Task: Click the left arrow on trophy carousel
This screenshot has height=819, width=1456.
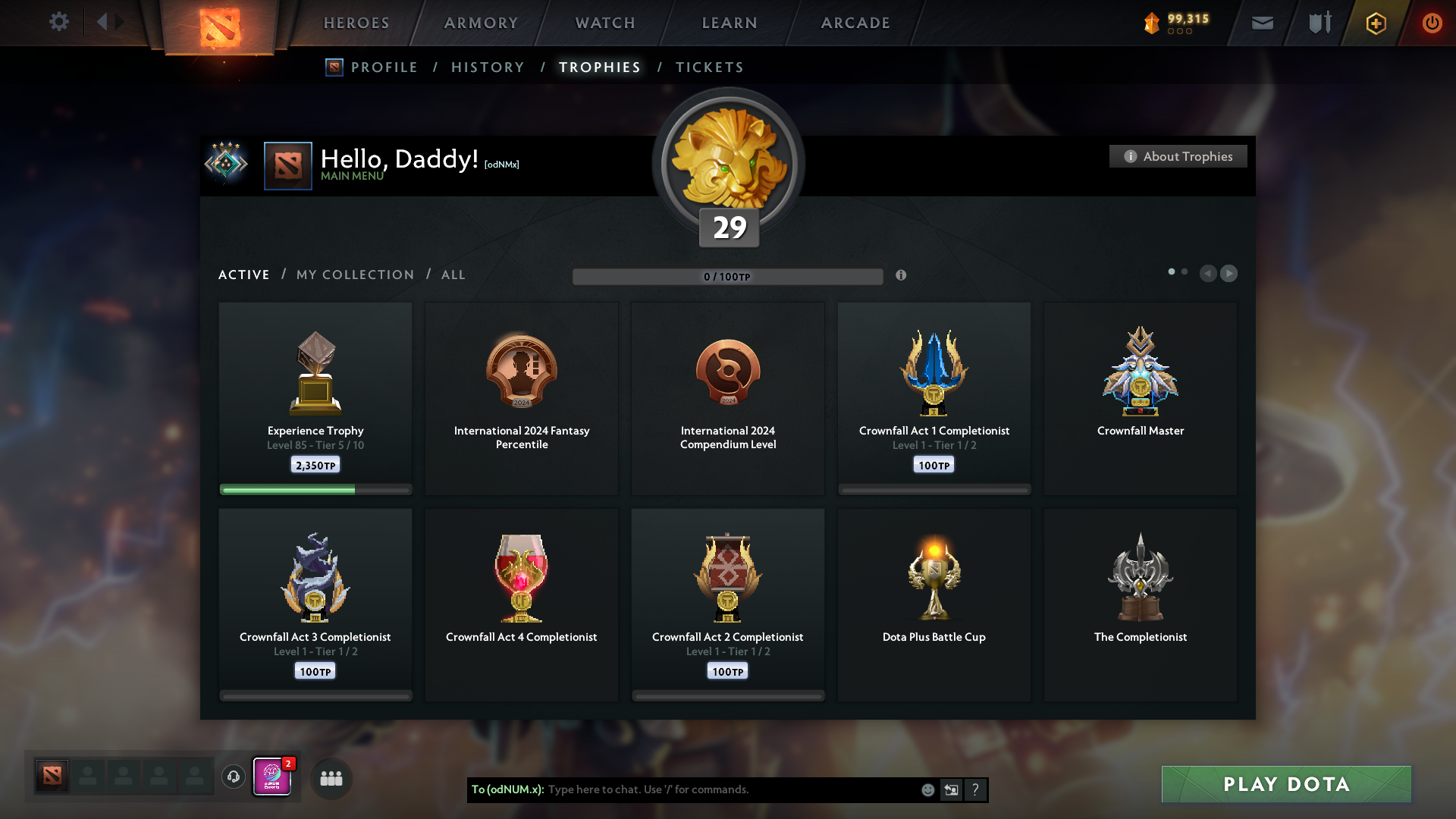Action: coord(1209,274)
